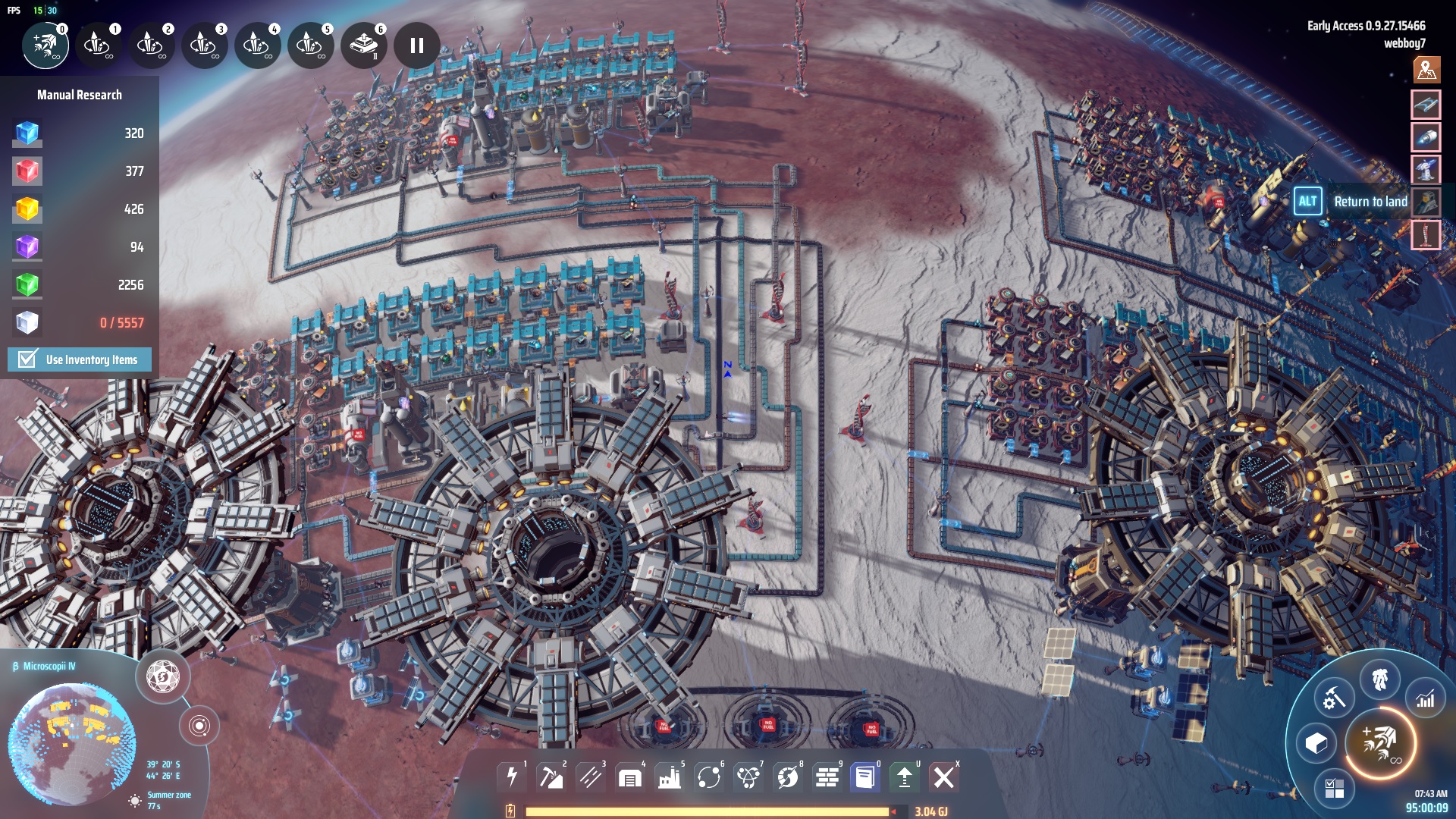
Task: Select the blue cube research item
Action: (27, 133)
